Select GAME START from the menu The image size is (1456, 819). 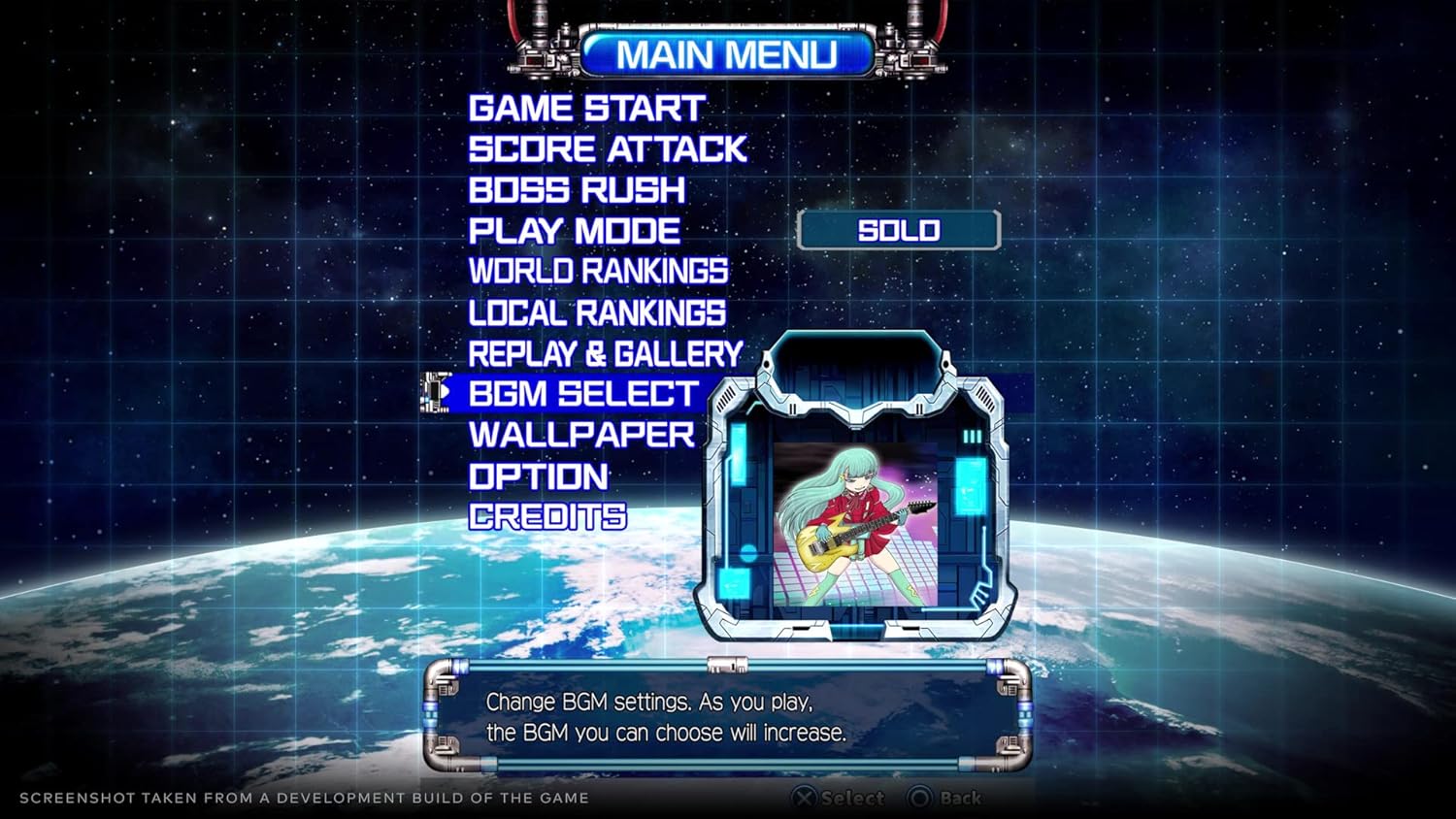(586, 108)
